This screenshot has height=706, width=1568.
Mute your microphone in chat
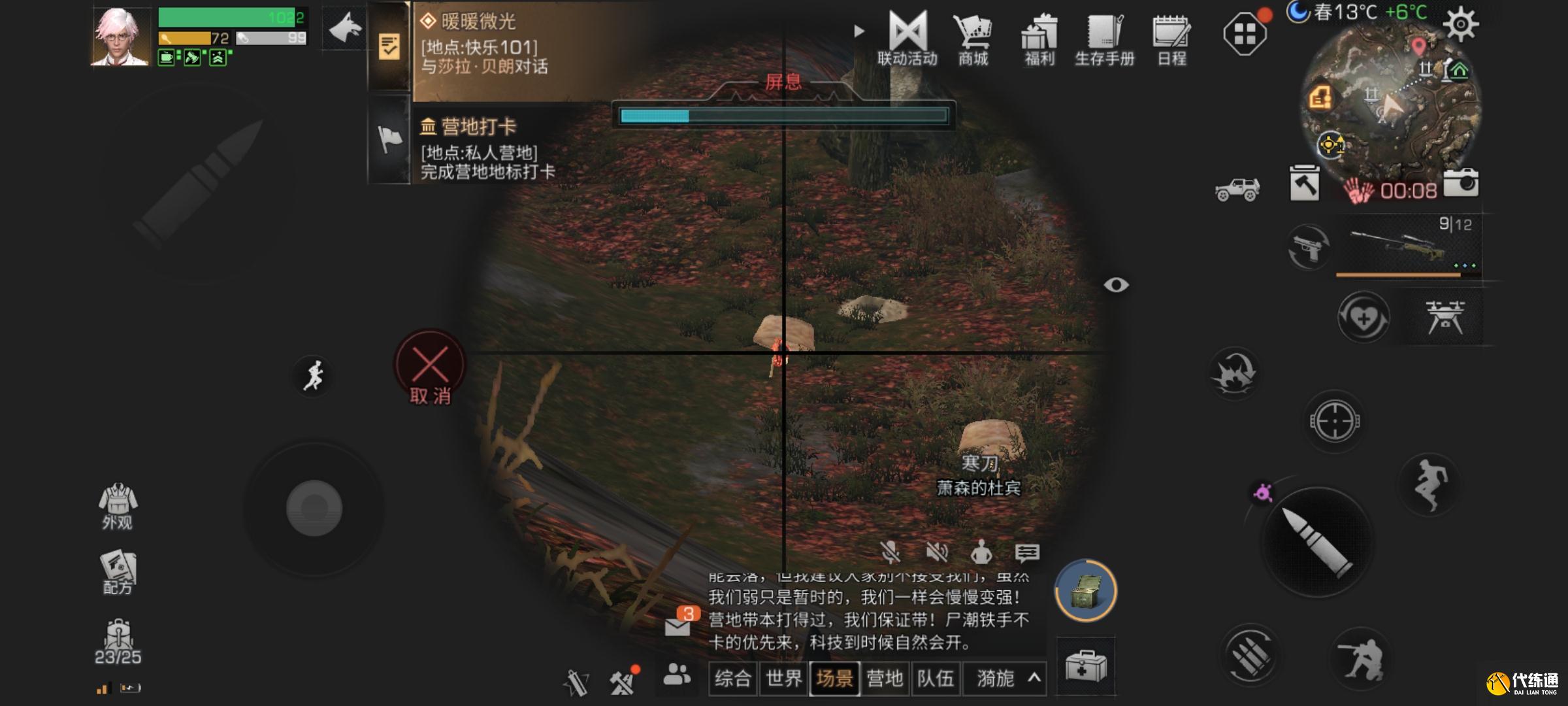click(x=891, y=552)
